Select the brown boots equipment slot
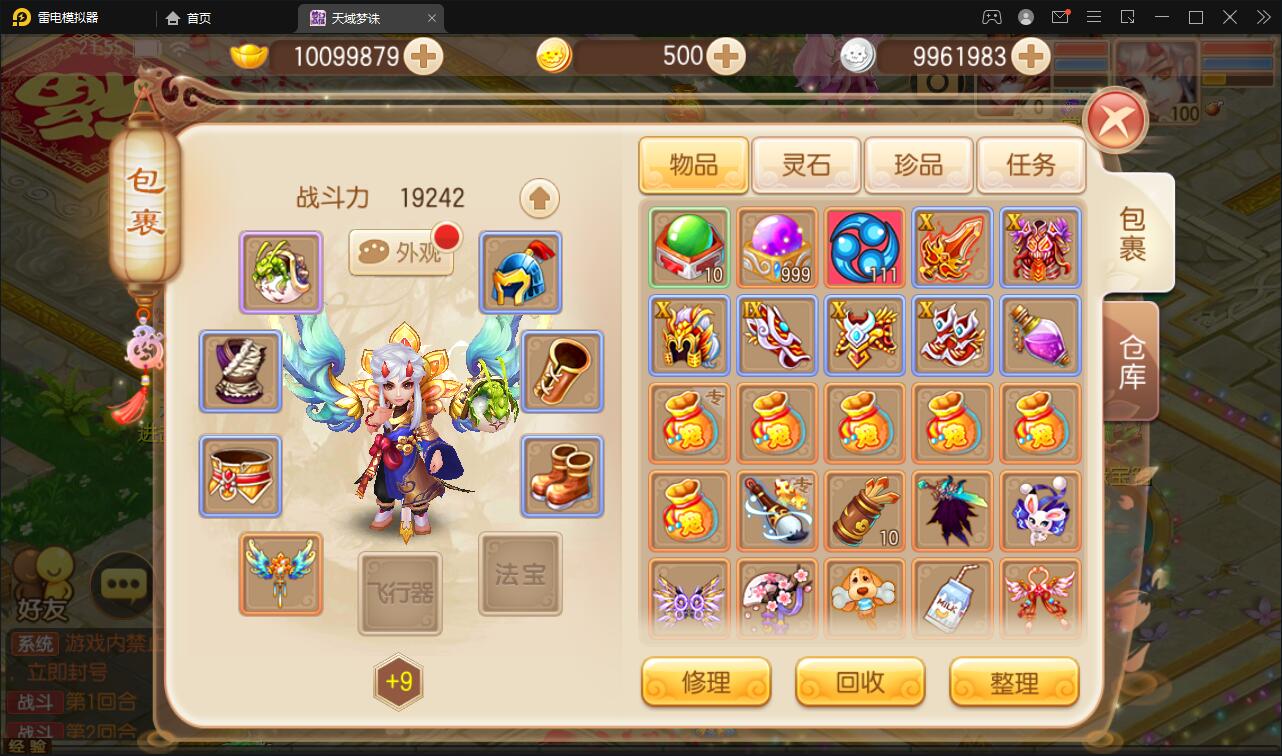The width and height of the screenshot is (1282, 756). pos(562,476)
